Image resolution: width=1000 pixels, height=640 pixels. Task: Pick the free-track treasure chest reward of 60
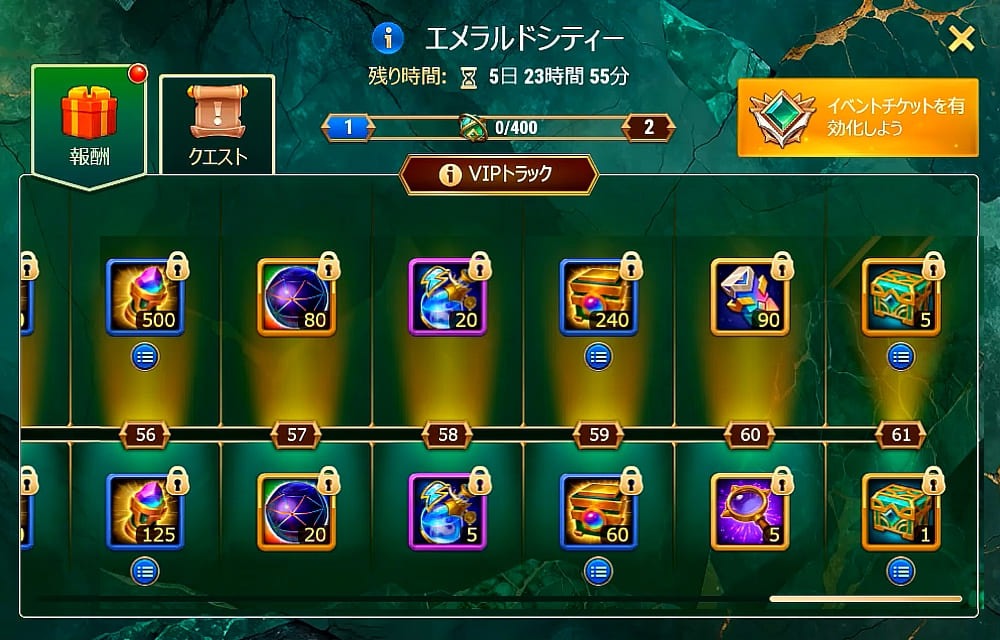pos(598,511)
